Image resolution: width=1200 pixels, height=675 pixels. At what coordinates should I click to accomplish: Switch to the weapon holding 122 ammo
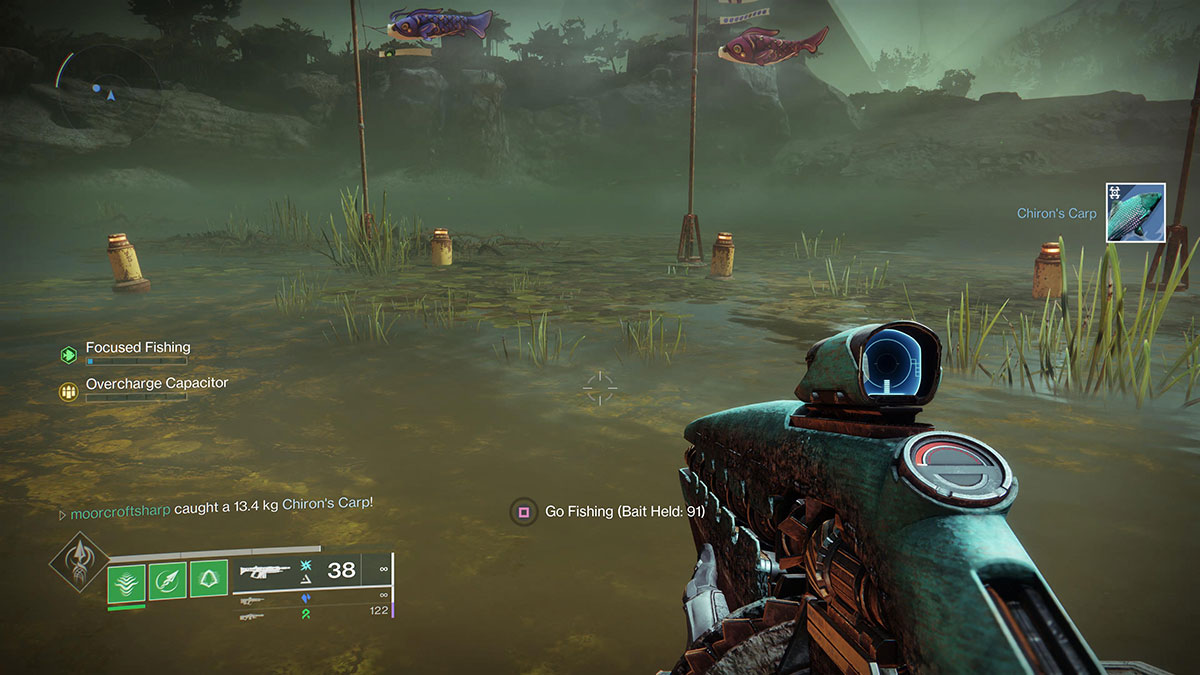point(253,616)
